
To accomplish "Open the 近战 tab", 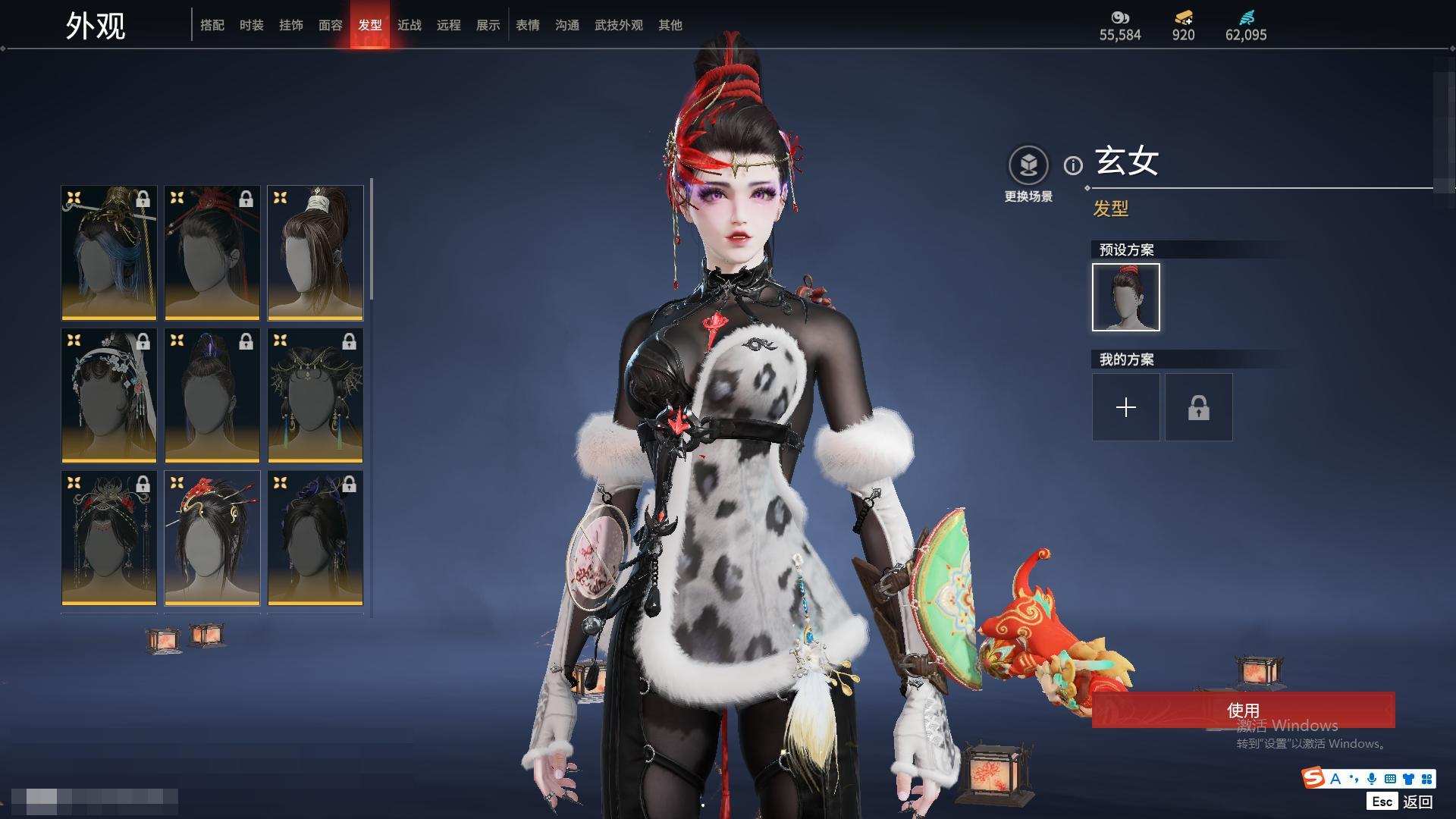I will coord(409,25).
